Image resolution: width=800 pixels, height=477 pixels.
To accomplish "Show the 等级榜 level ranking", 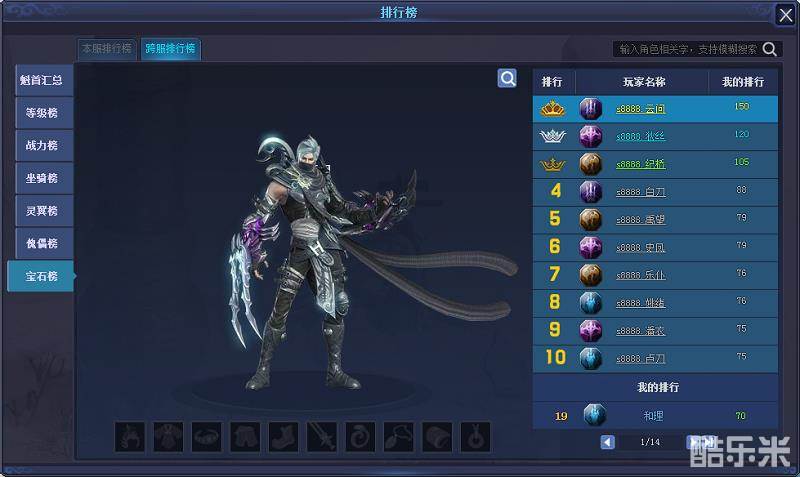I will (x=44, y=113).
